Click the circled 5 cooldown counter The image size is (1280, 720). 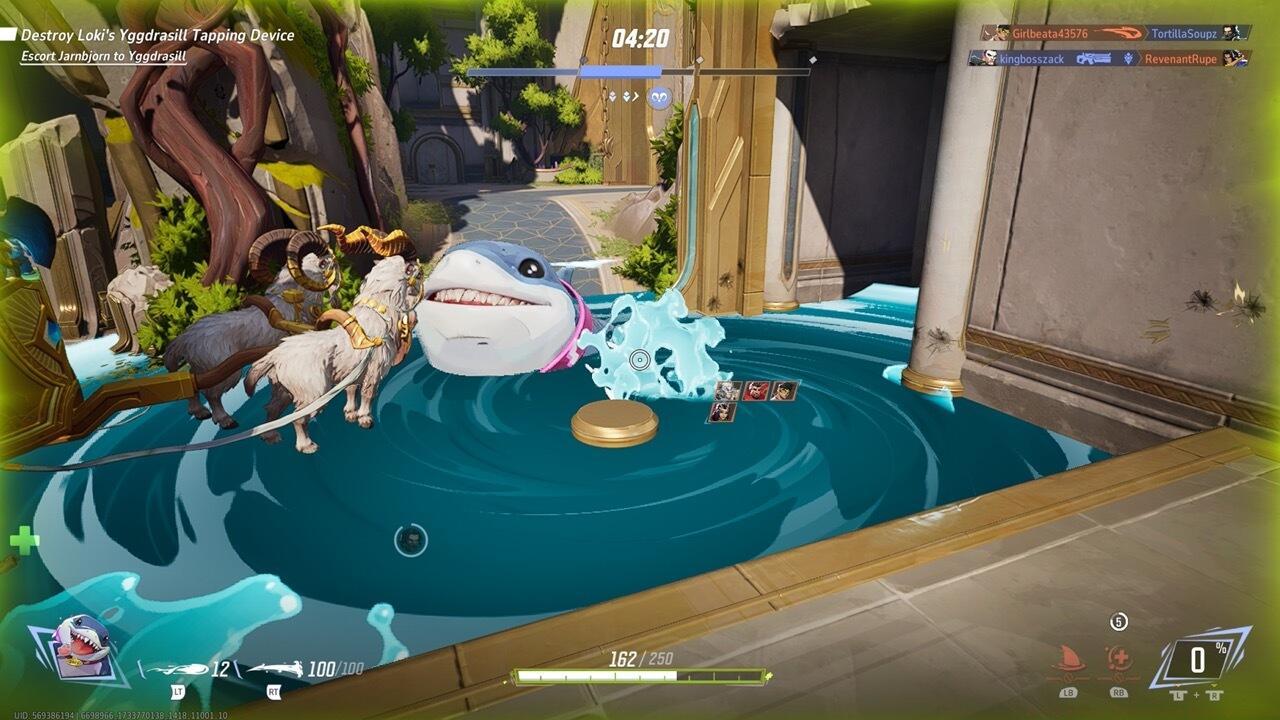click(x=1118, y=622)
